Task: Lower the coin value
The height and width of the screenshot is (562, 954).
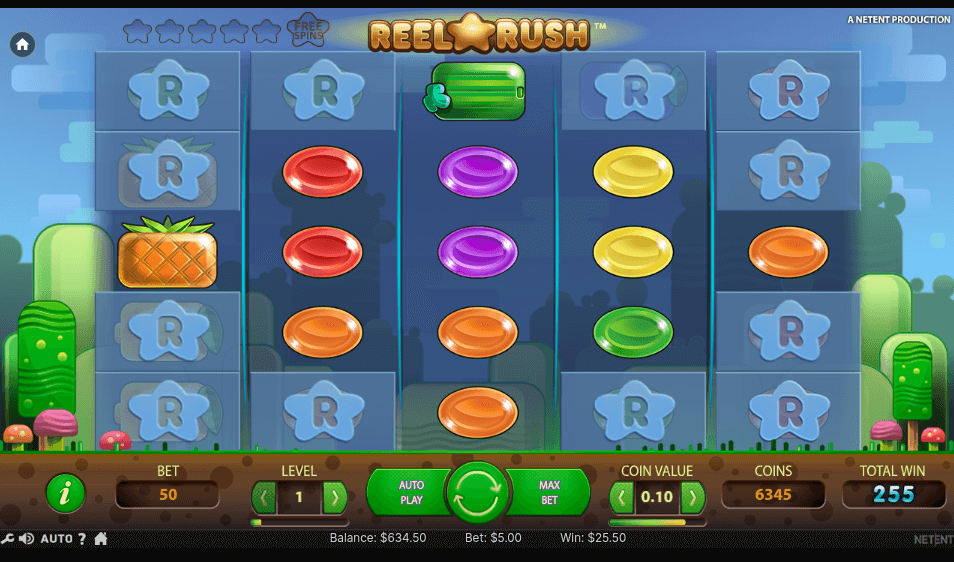Action: click(x=623, y=497)
